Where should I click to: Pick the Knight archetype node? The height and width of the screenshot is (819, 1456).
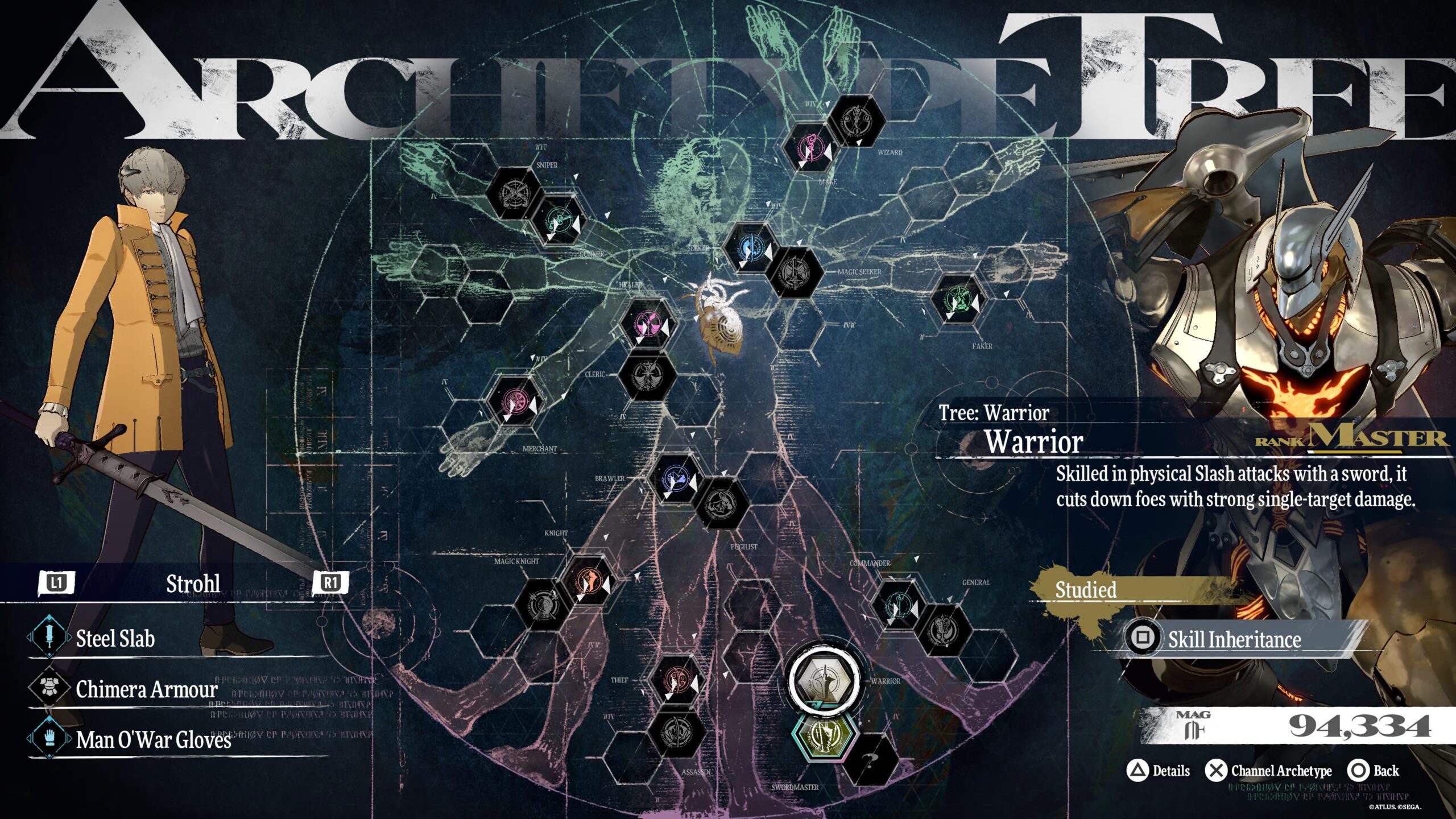(x=589, y=581)
